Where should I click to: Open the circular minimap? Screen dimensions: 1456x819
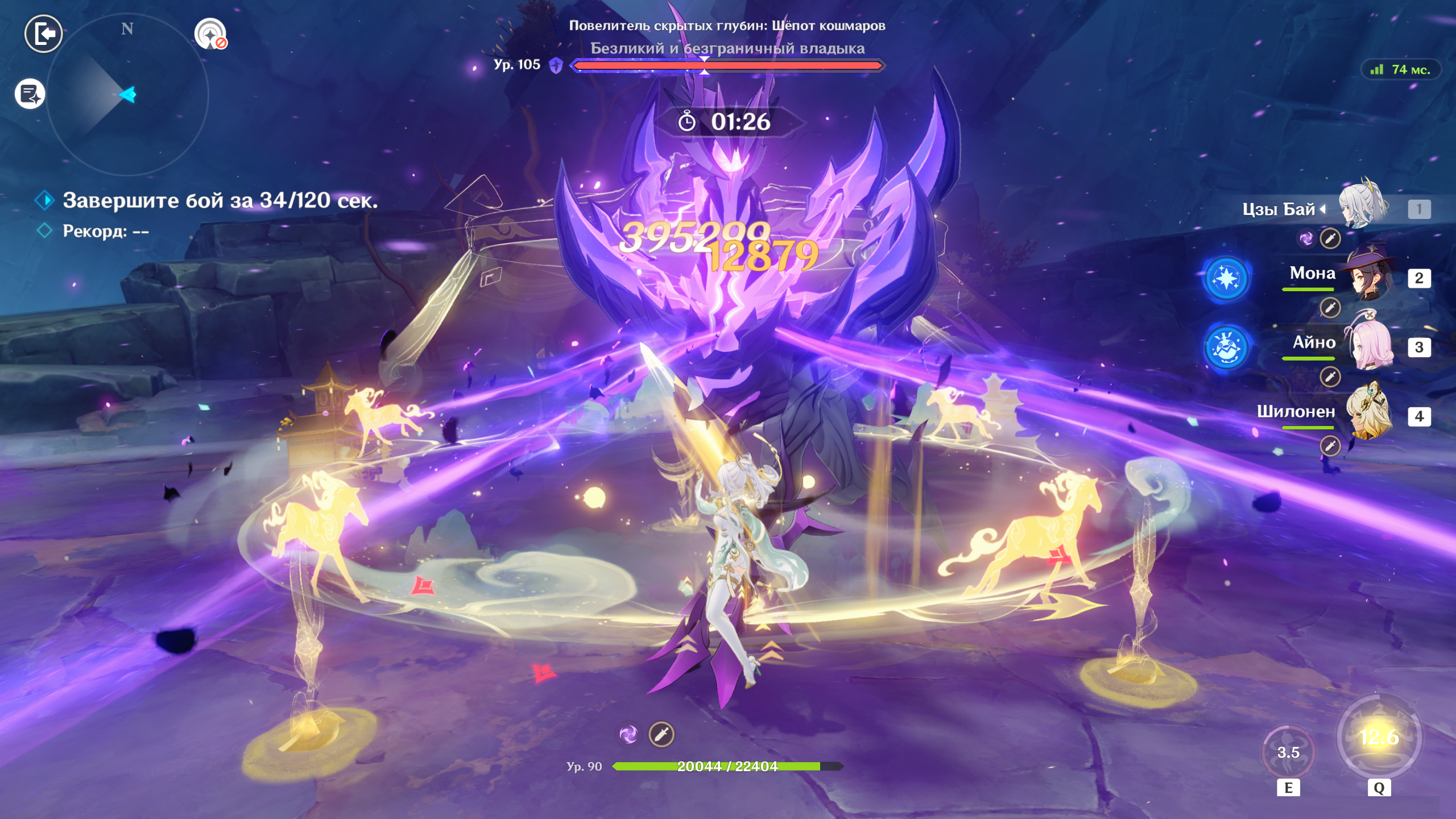pos(127,95)
